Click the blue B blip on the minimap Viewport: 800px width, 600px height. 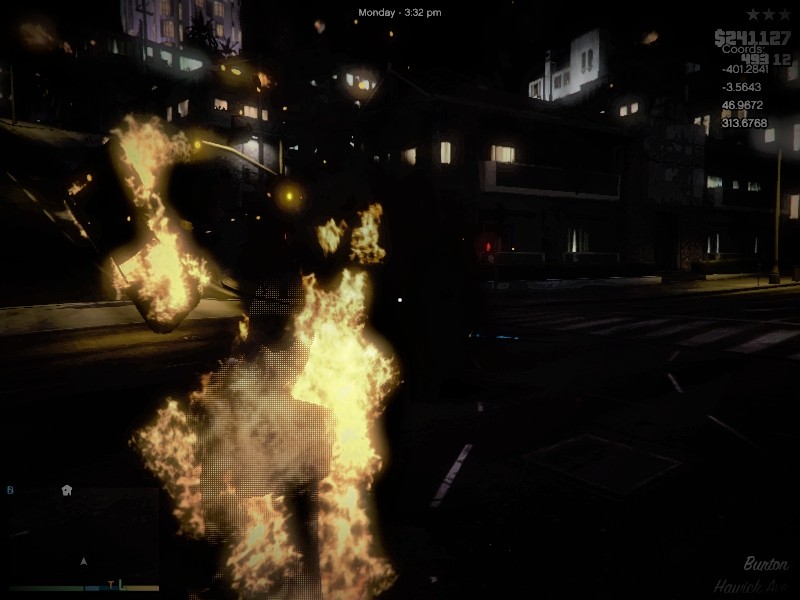(11, 490)
